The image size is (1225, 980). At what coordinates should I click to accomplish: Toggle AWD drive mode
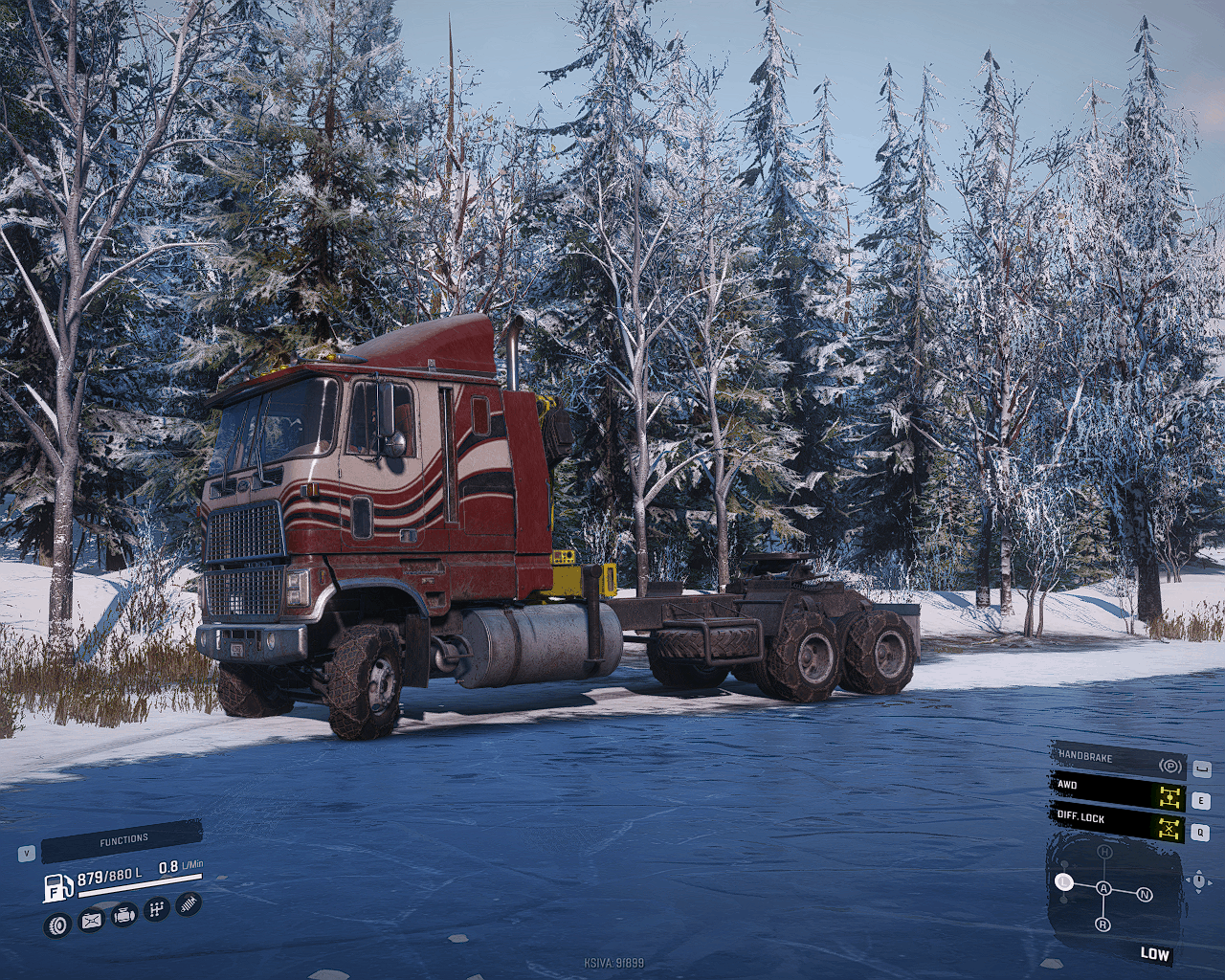click(1118, 791)
